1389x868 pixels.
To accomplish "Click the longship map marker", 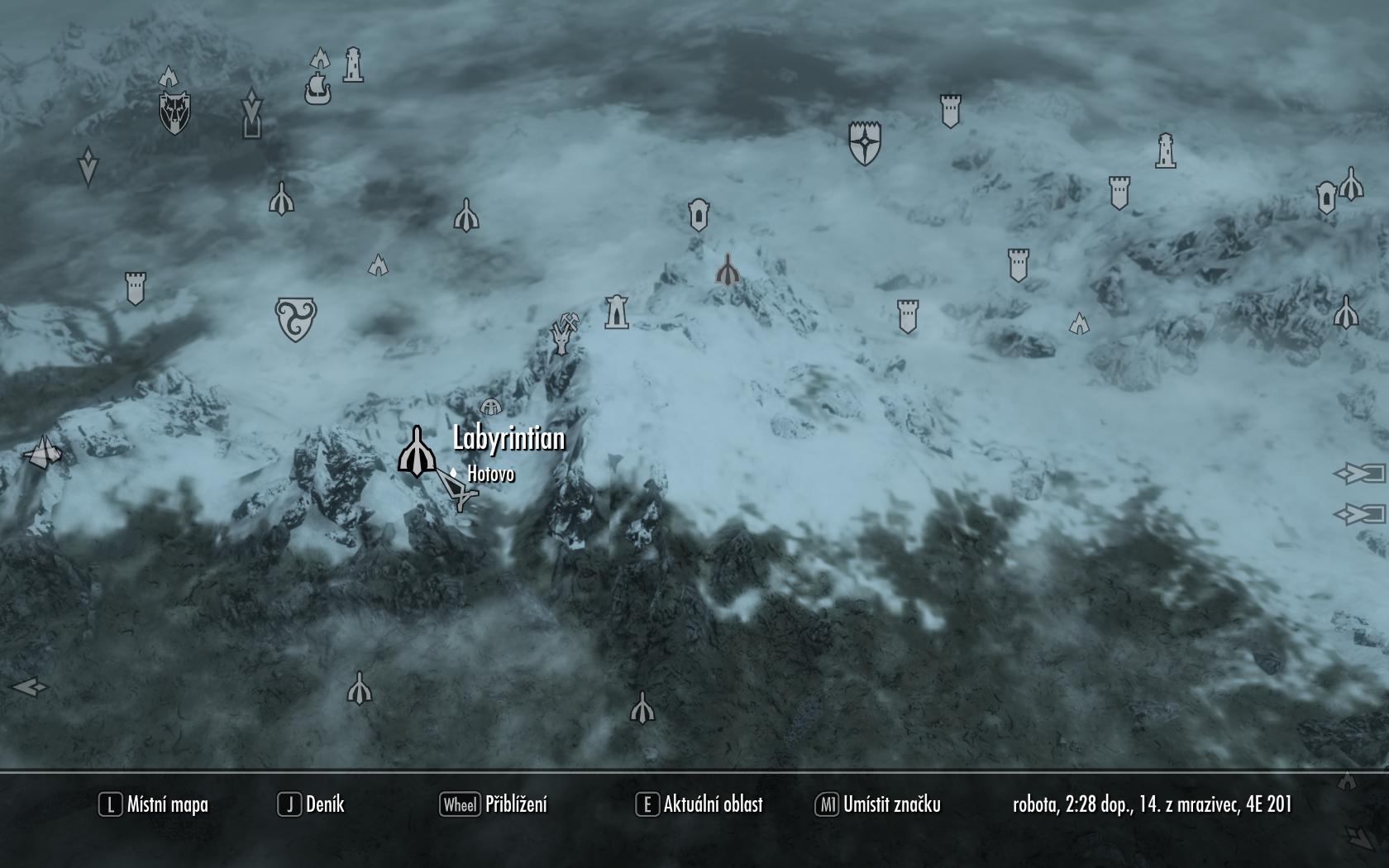I will (317, 89).
